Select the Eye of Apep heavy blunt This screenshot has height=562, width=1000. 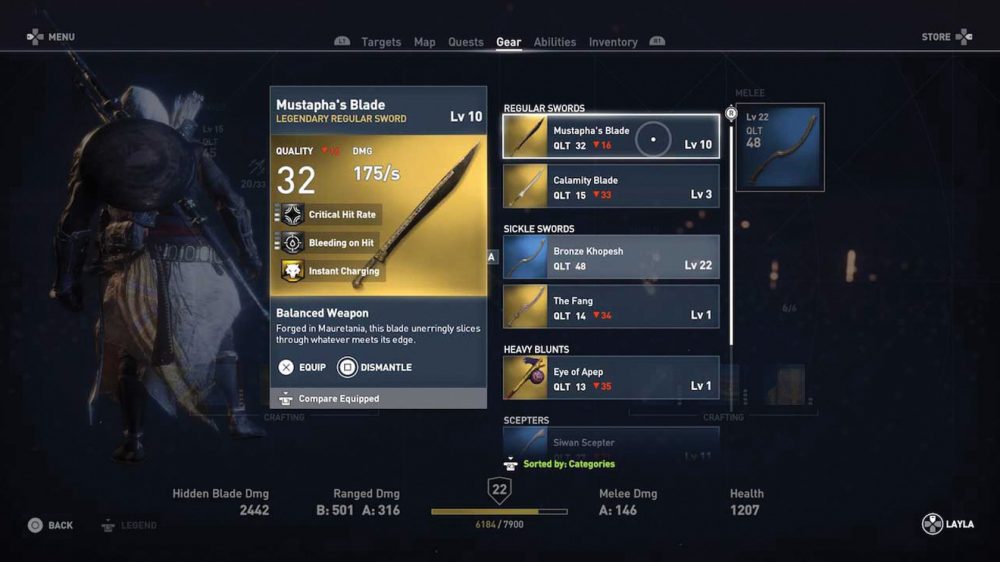611,378
